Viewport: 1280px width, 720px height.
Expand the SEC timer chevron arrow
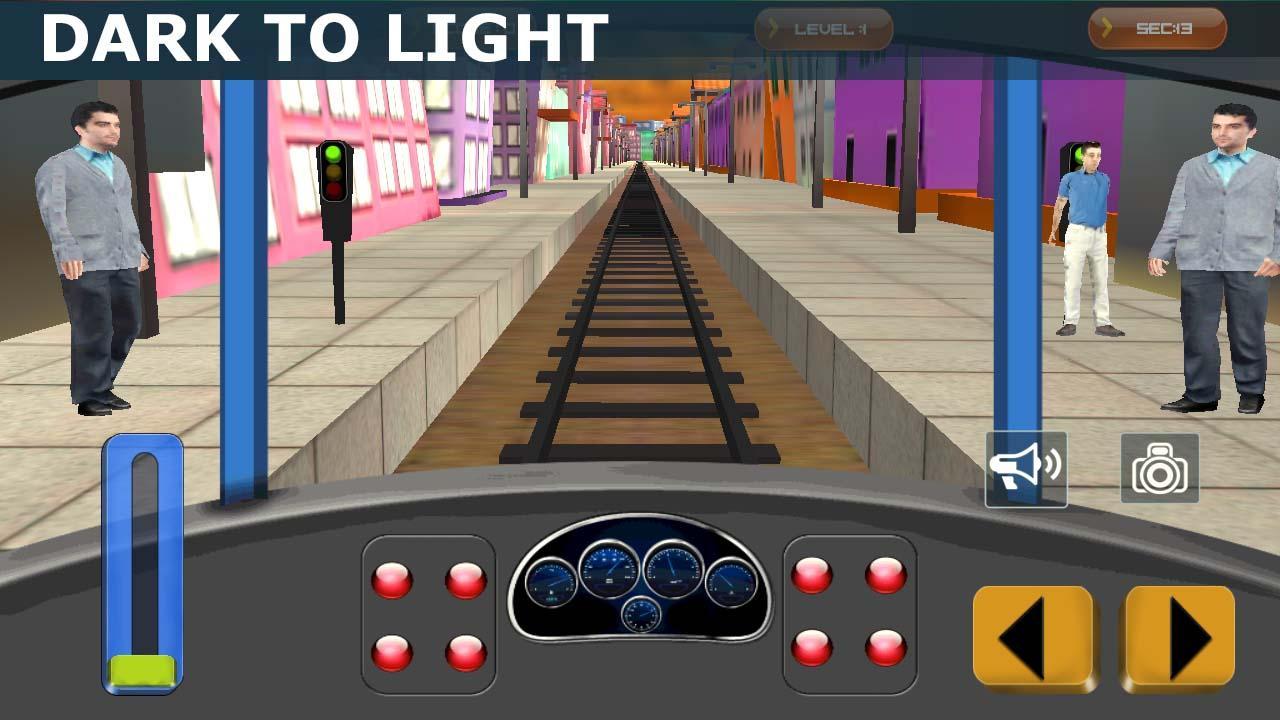coord(1105,27)
